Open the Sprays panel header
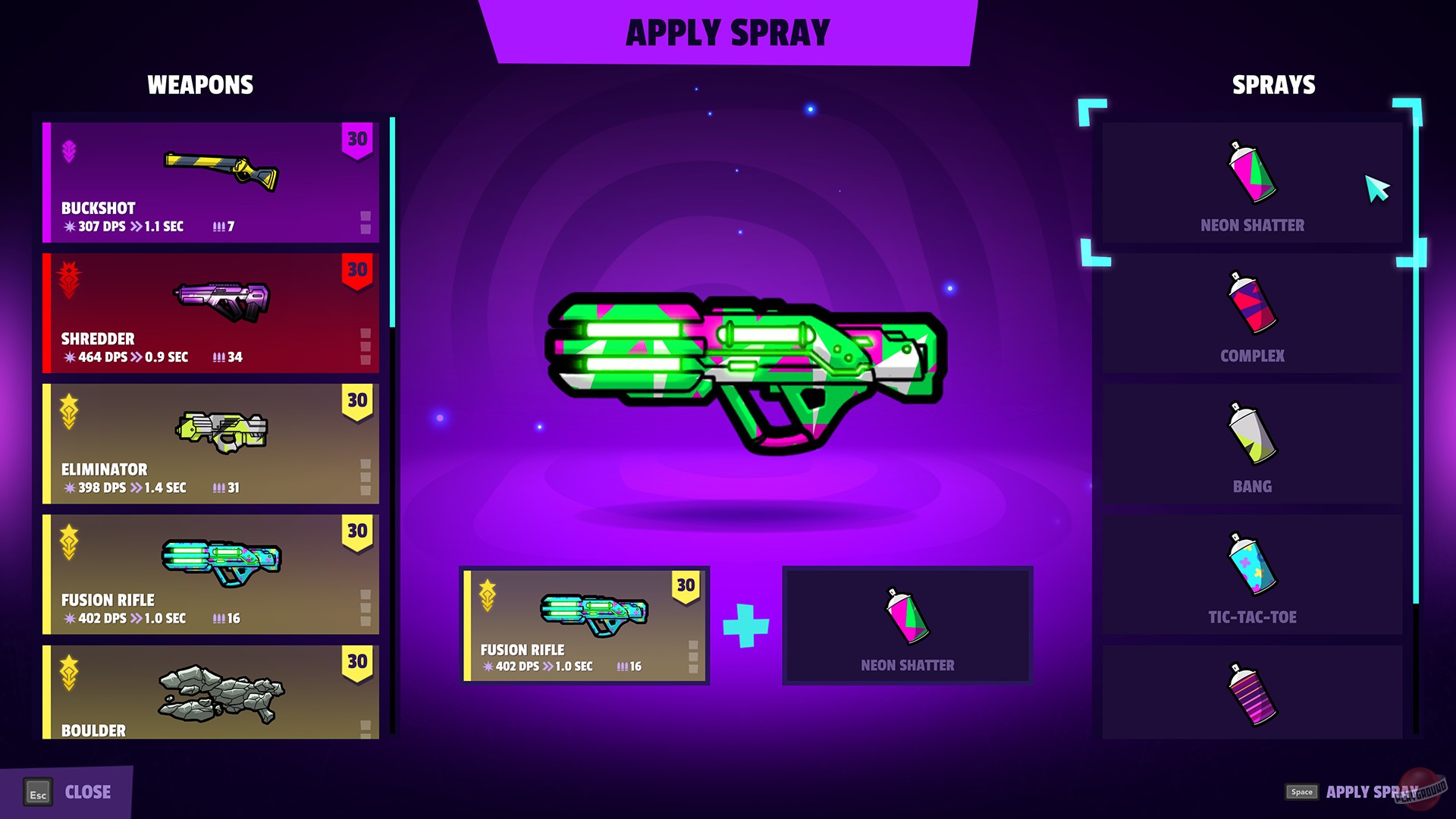 1272,84
